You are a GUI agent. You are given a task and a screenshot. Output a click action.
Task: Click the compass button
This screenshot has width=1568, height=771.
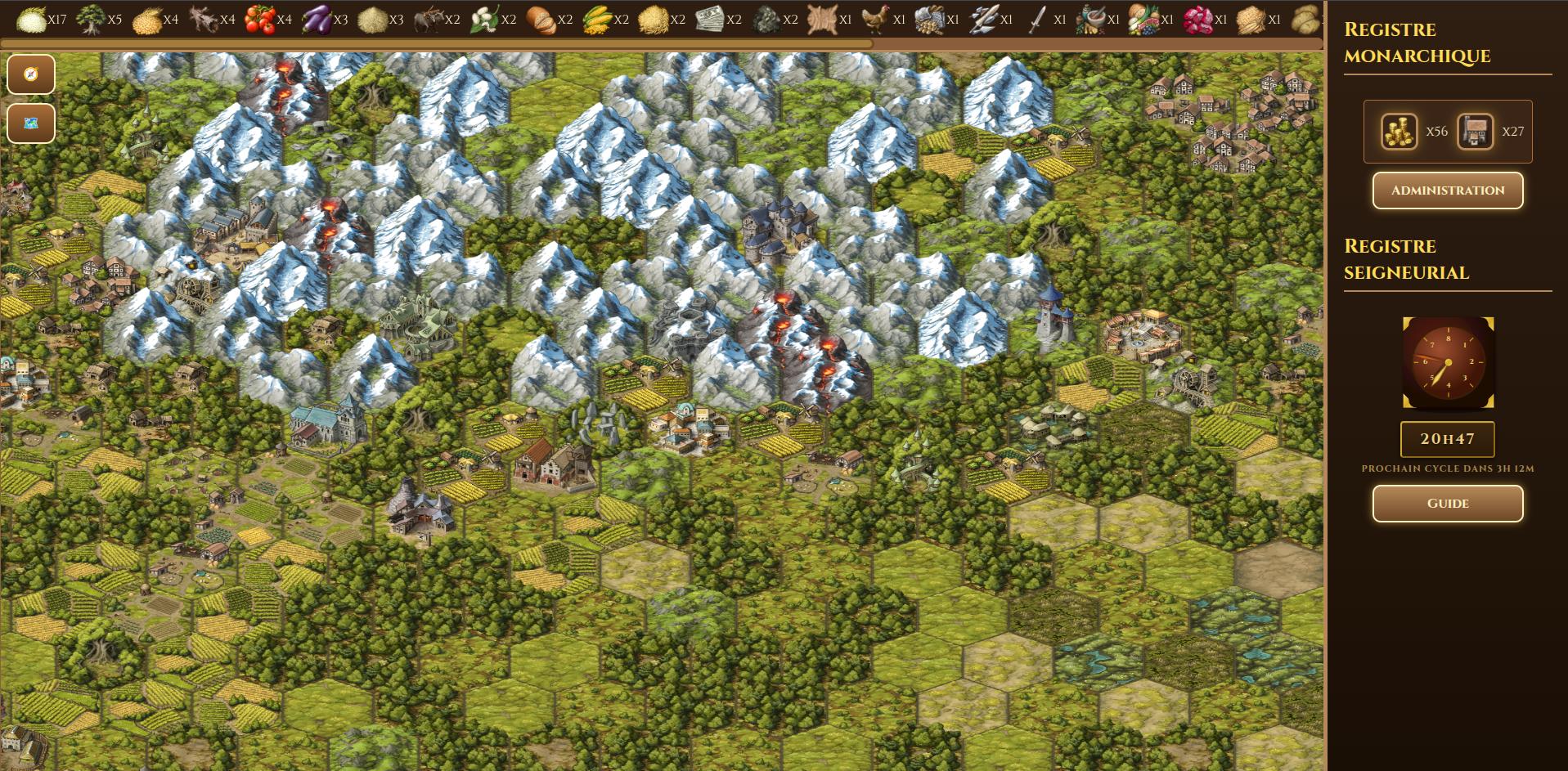(x=31, y=74)
